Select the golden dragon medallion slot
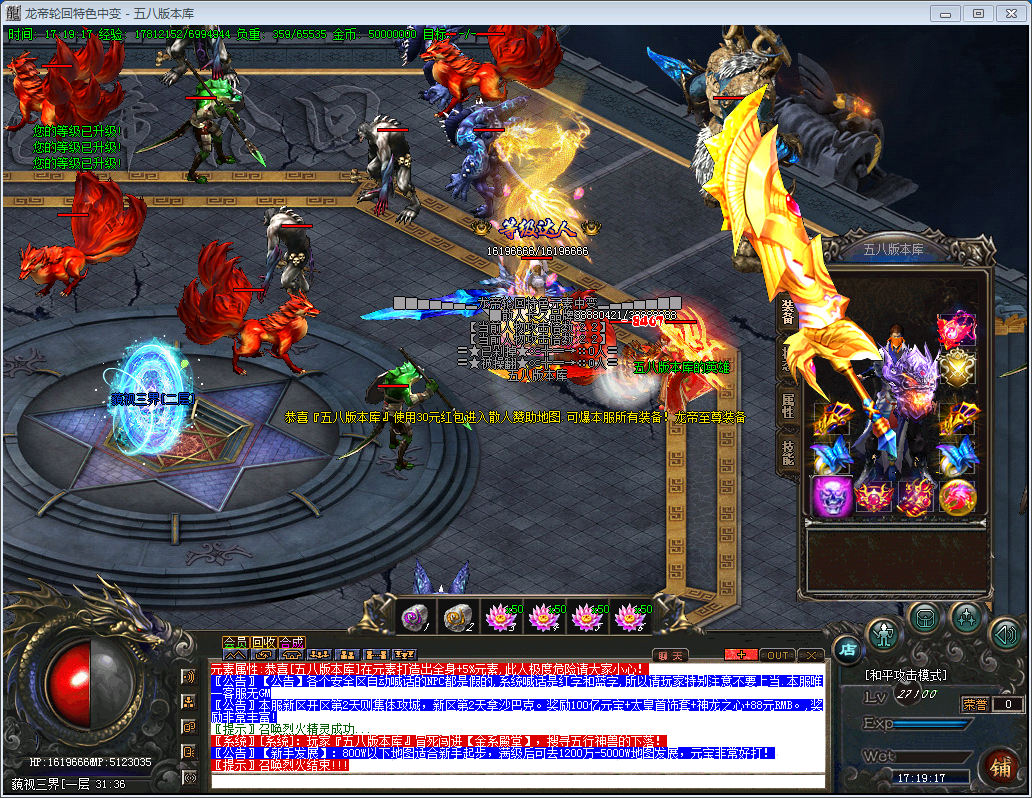This screenshot has height=798, width=1032. (x=957, y=496)
